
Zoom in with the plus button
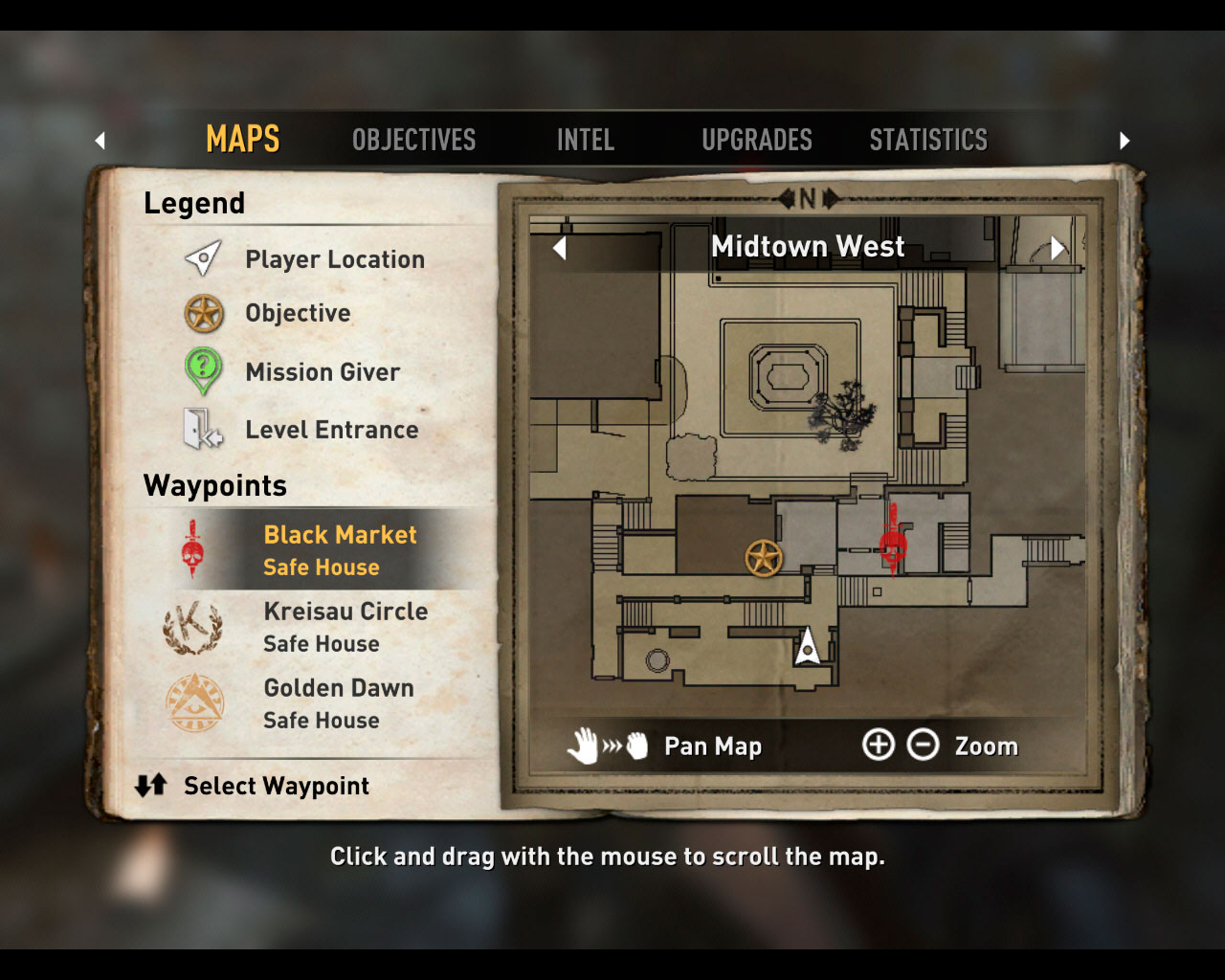(878, 745)
